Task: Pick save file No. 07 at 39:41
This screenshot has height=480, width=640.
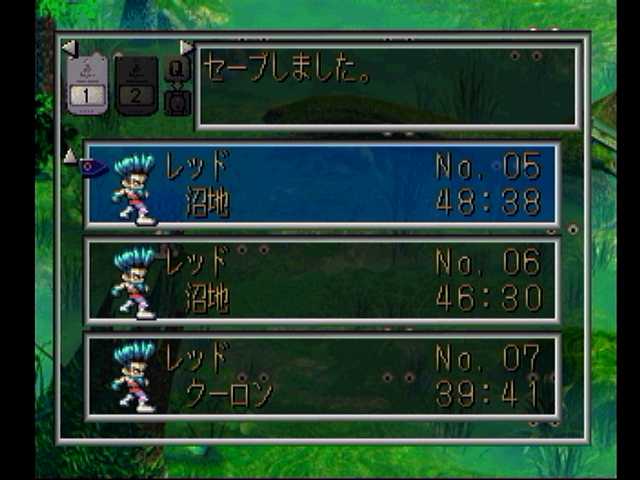Action: (x=322, y=377)
